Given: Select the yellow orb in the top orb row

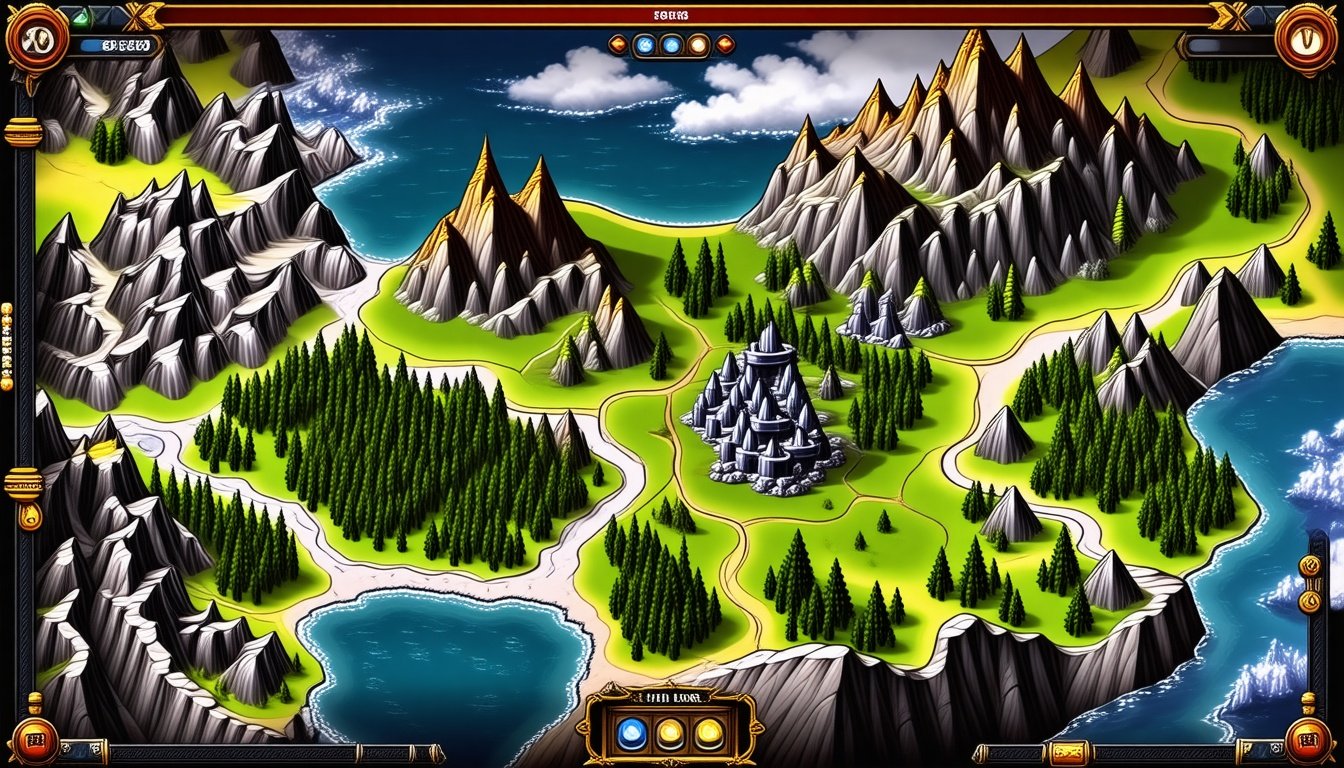Looking at the screenshot, I should coord(698,44).
